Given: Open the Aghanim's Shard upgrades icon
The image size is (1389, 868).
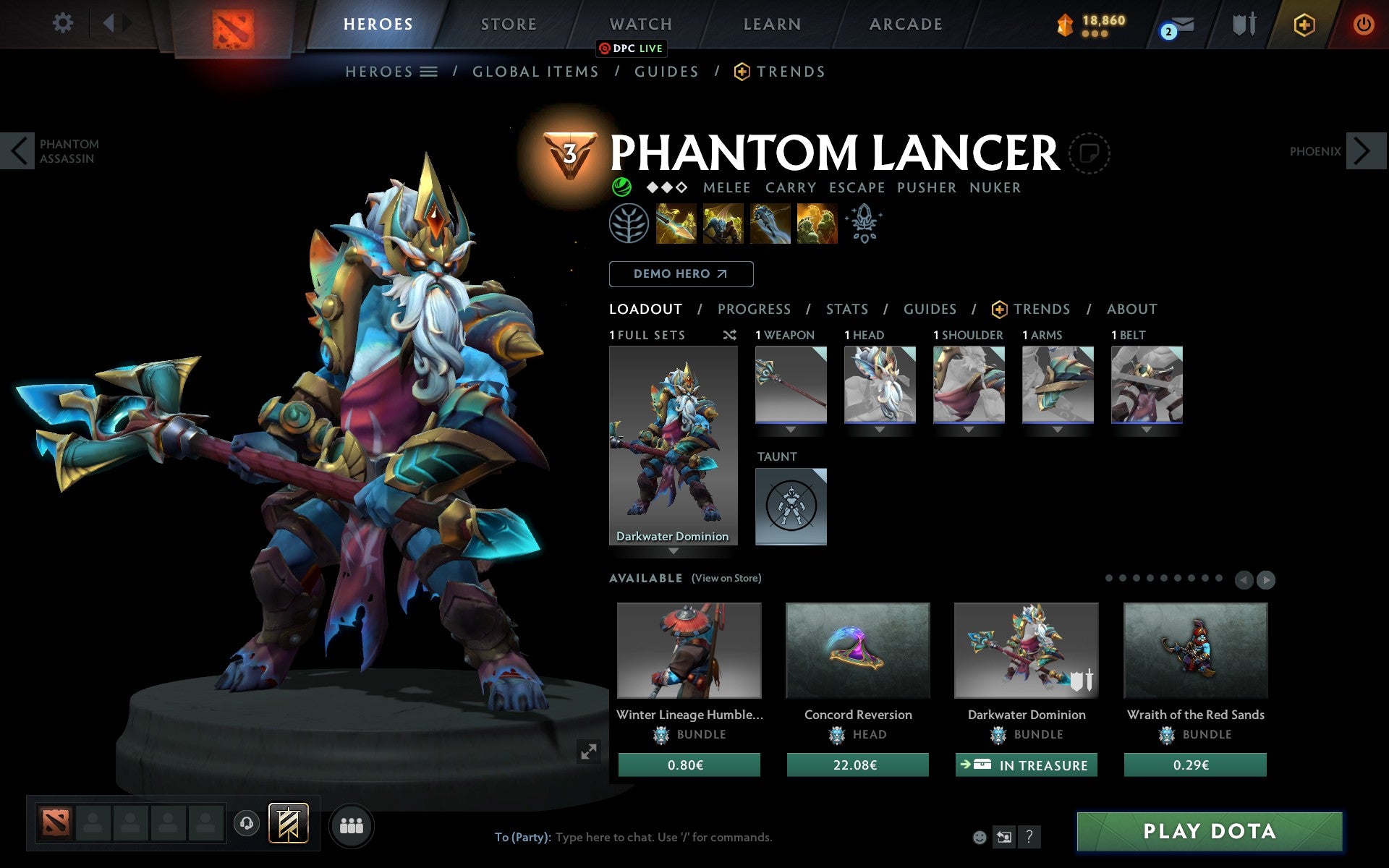Looking at the screenshot, I should [865, 223].
